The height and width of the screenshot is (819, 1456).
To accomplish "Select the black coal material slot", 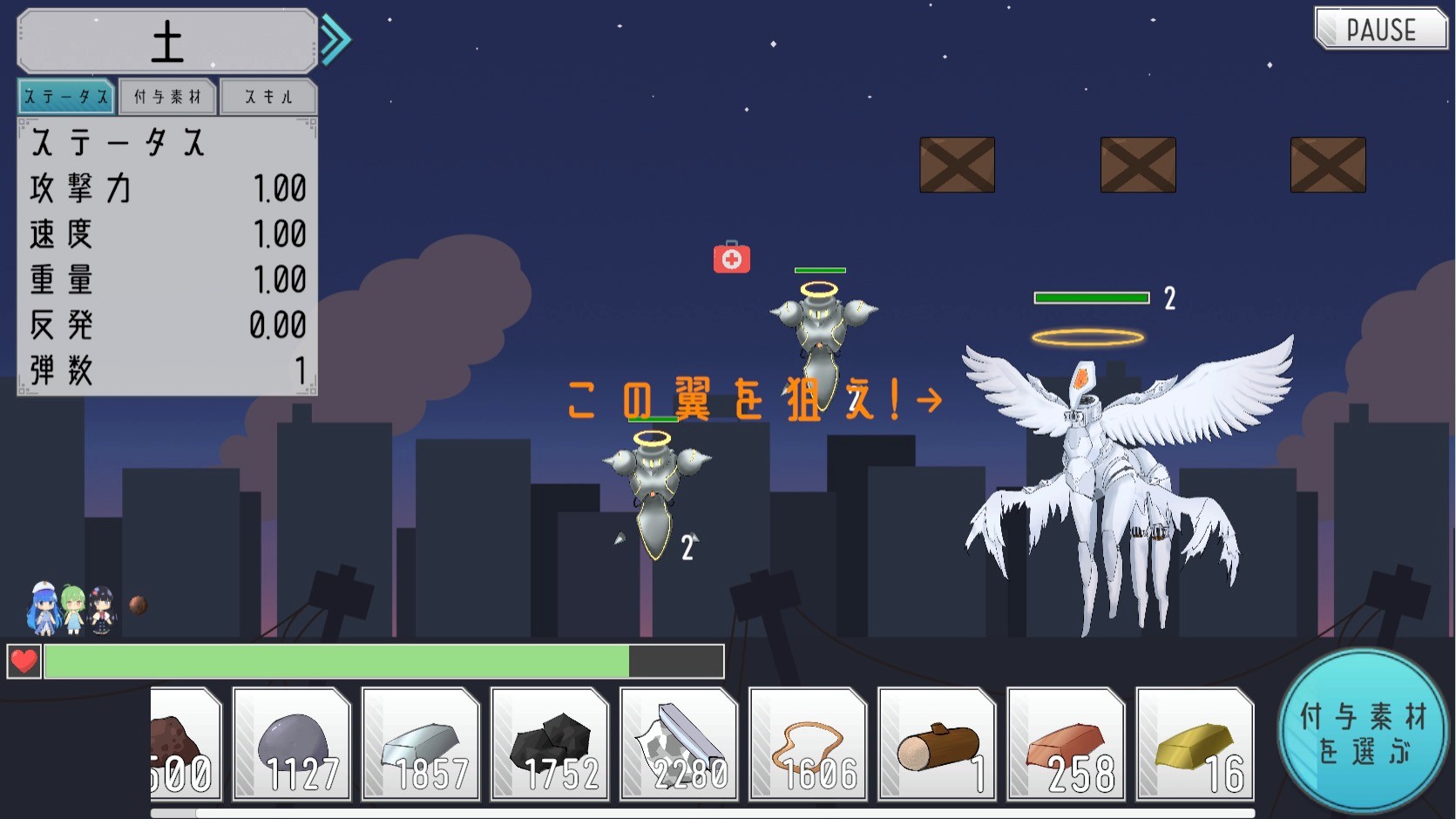I will pos(550,743).
